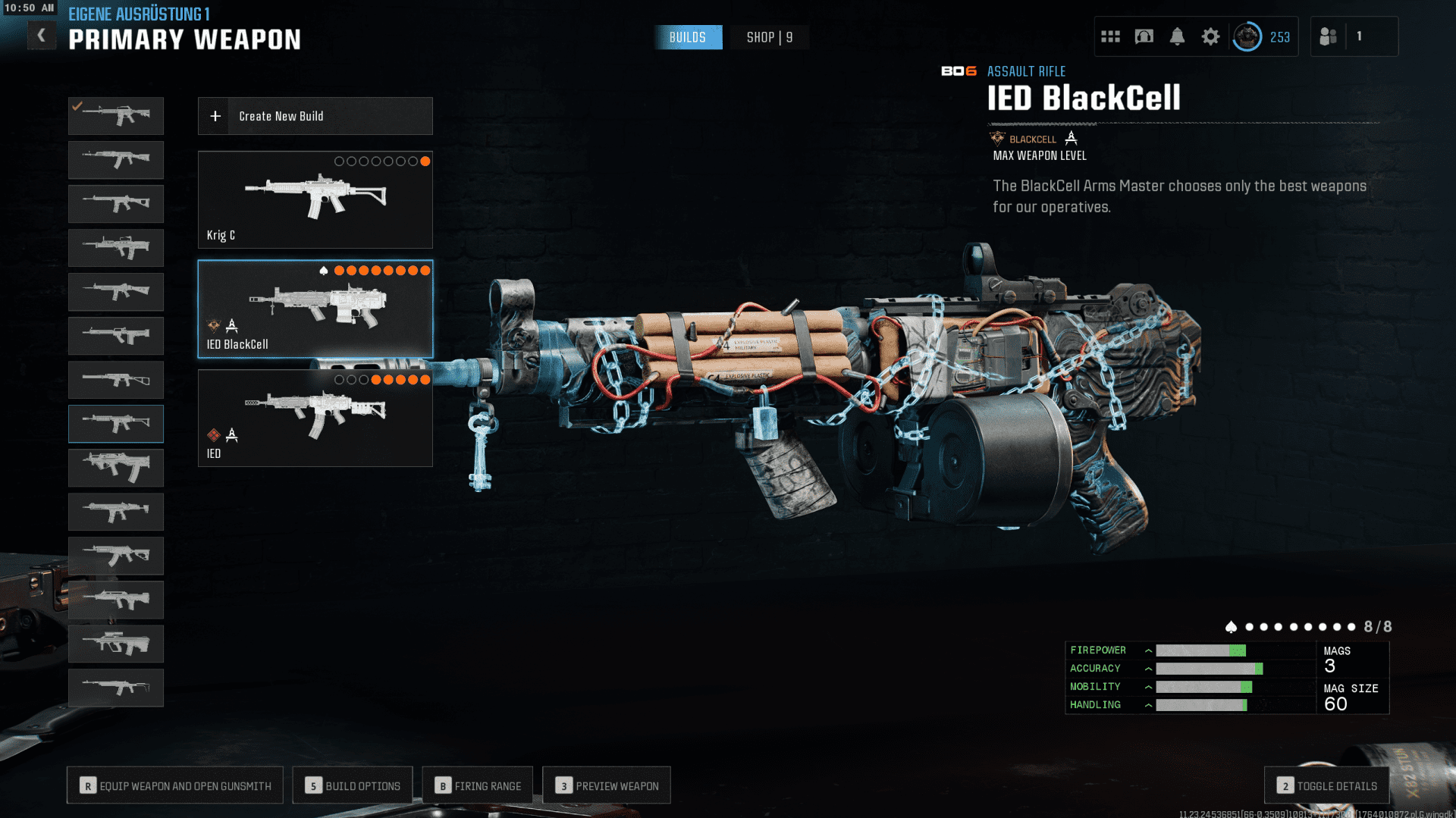This screenshot has height=818, width=1456.
Task: Open settings gear icon
Action: click(x=1210, y=36)
